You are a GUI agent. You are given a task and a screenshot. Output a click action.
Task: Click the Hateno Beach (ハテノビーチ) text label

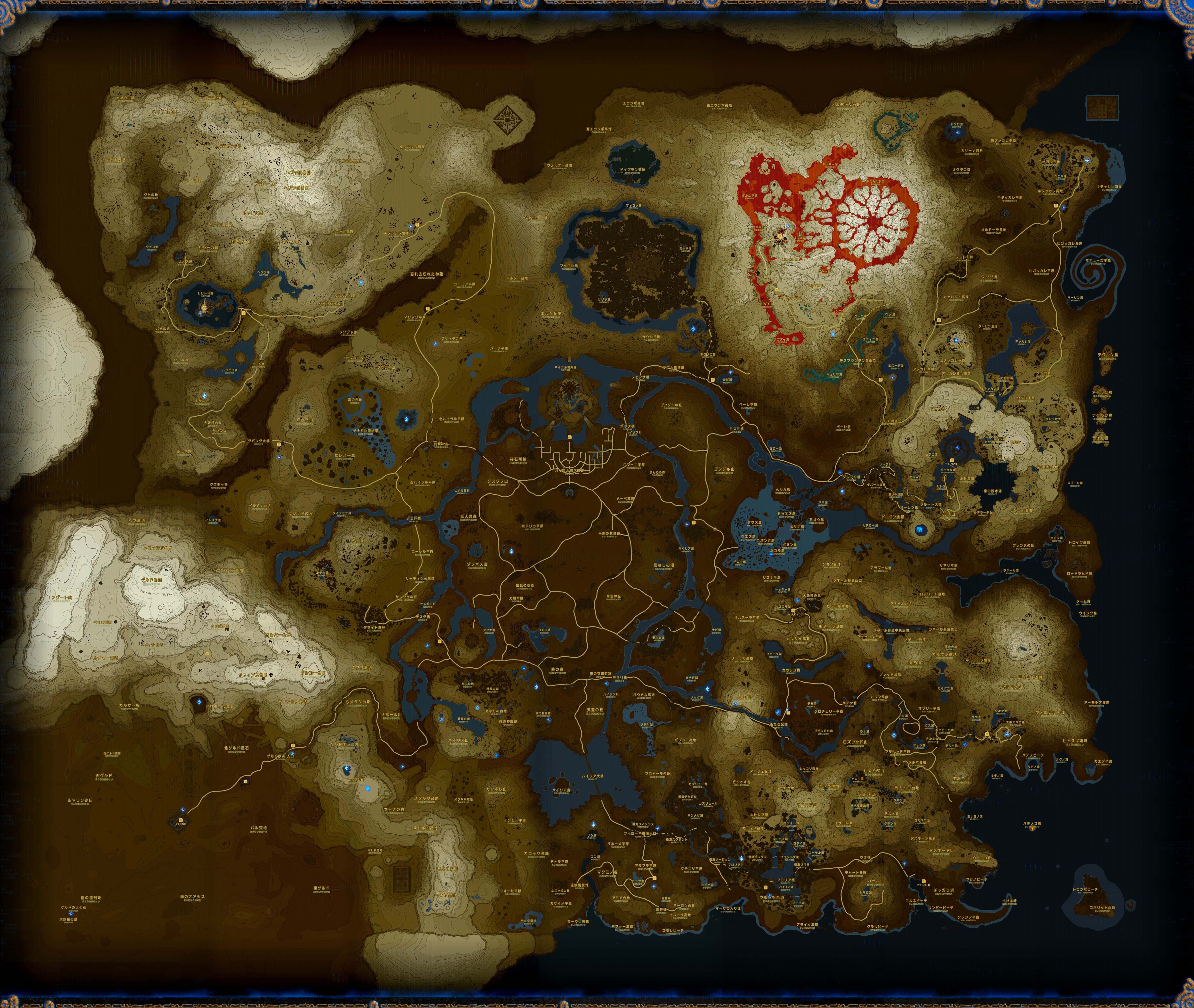click(1033, 755)
